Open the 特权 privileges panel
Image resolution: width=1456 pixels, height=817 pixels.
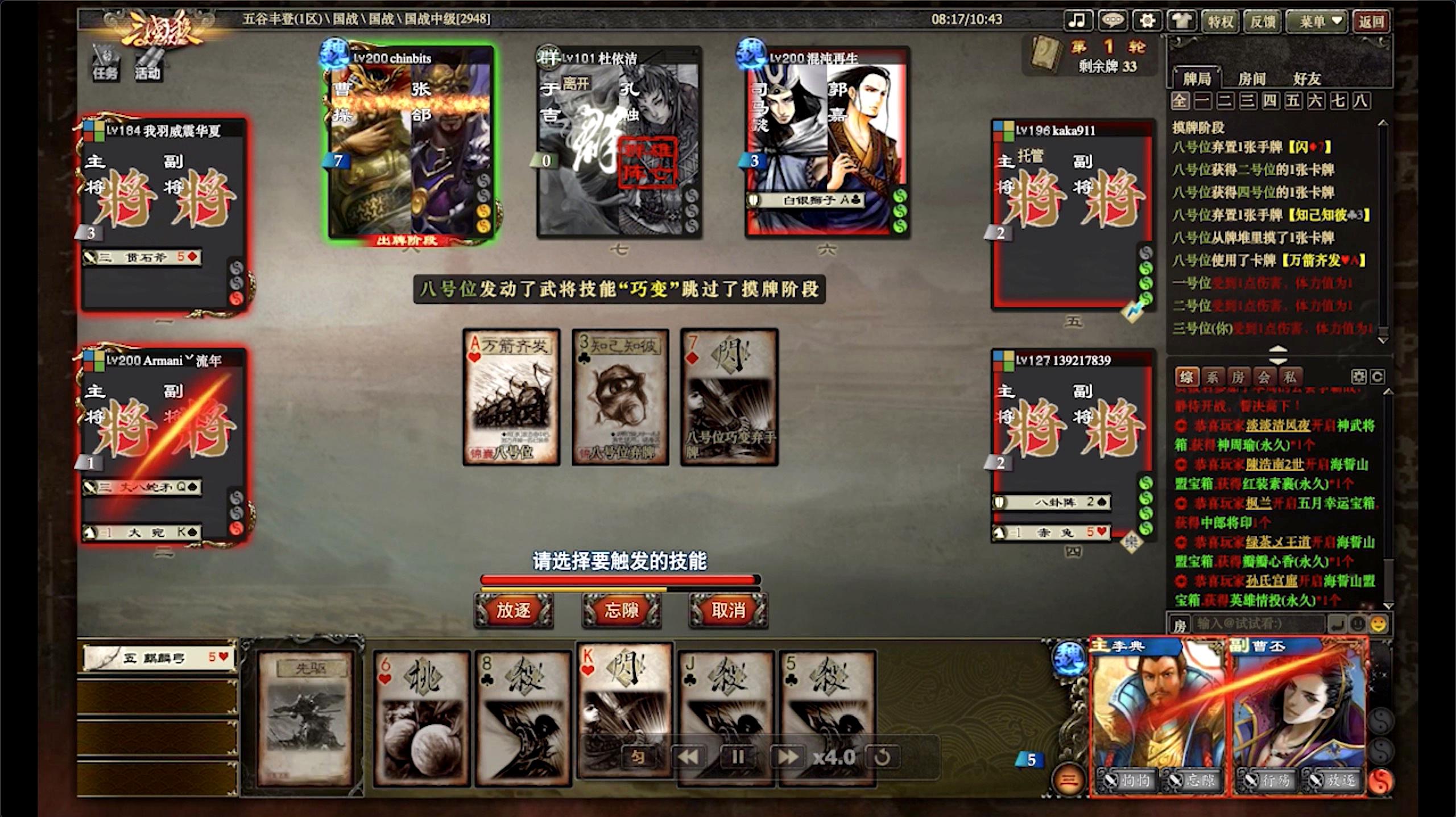(1220, 22)
